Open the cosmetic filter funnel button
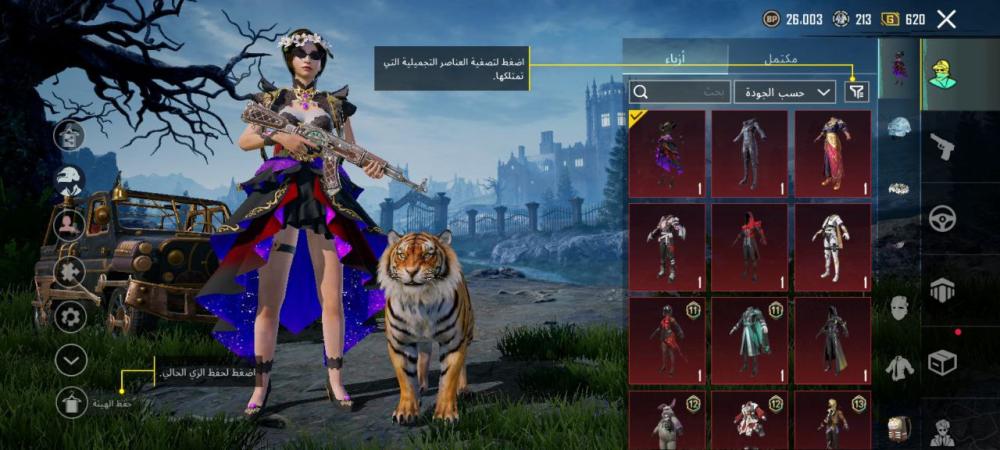Screen dimensions: 1000x450 tap(856, 92)
